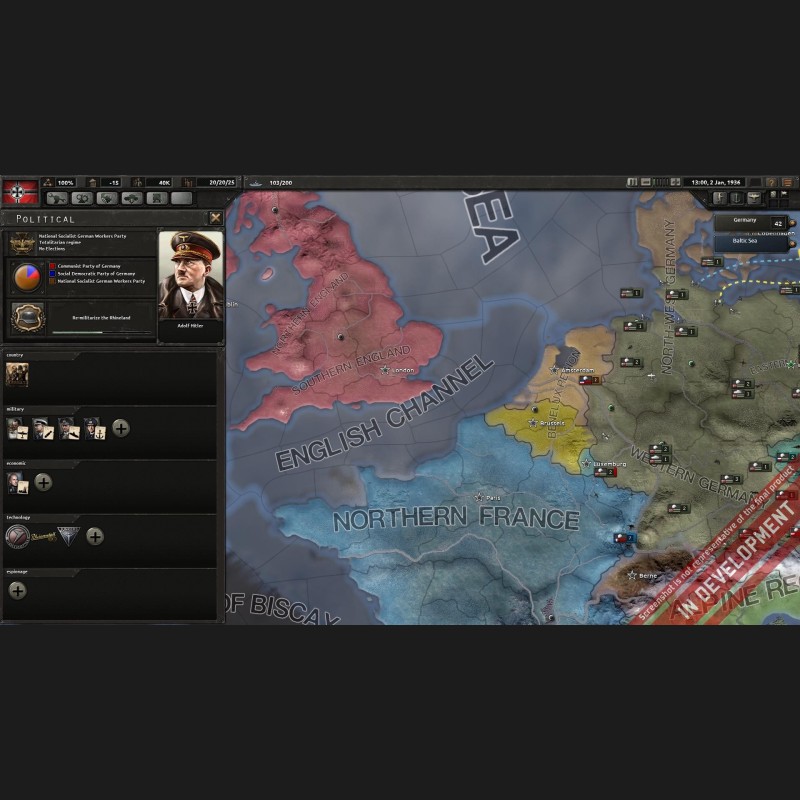Add a new technology company
The width and height of the screenshot is (800, 800).
(x=95, y=536)
